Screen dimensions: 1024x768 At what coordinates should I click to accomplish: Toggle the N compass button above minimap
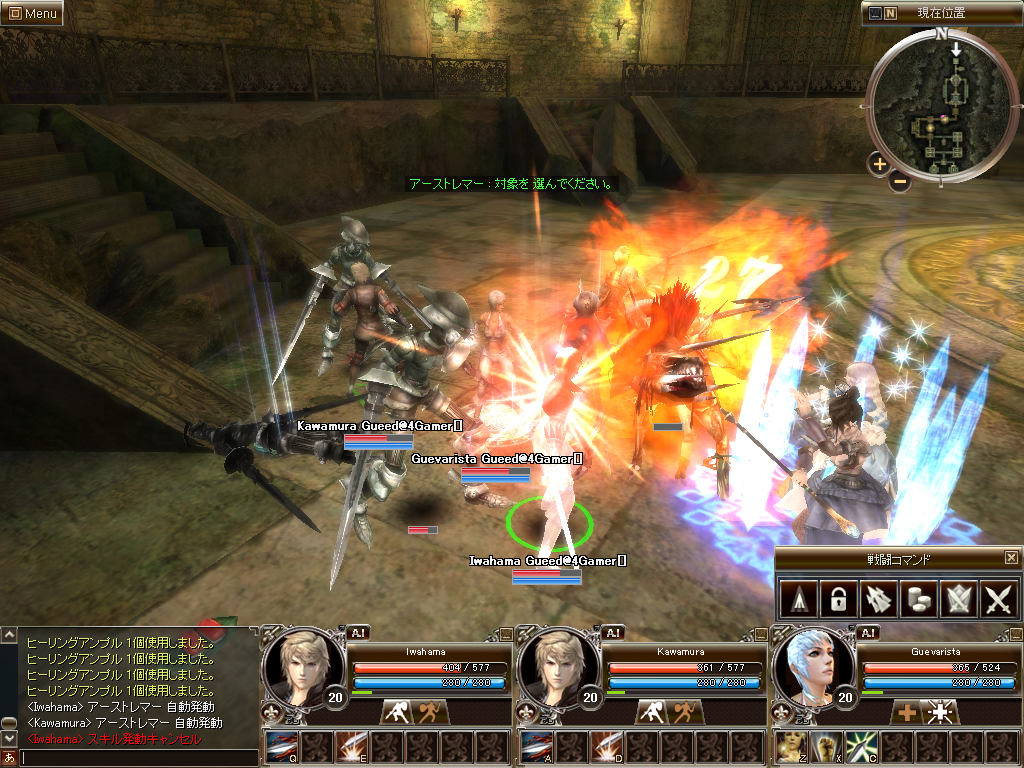(x=890, y=13)
